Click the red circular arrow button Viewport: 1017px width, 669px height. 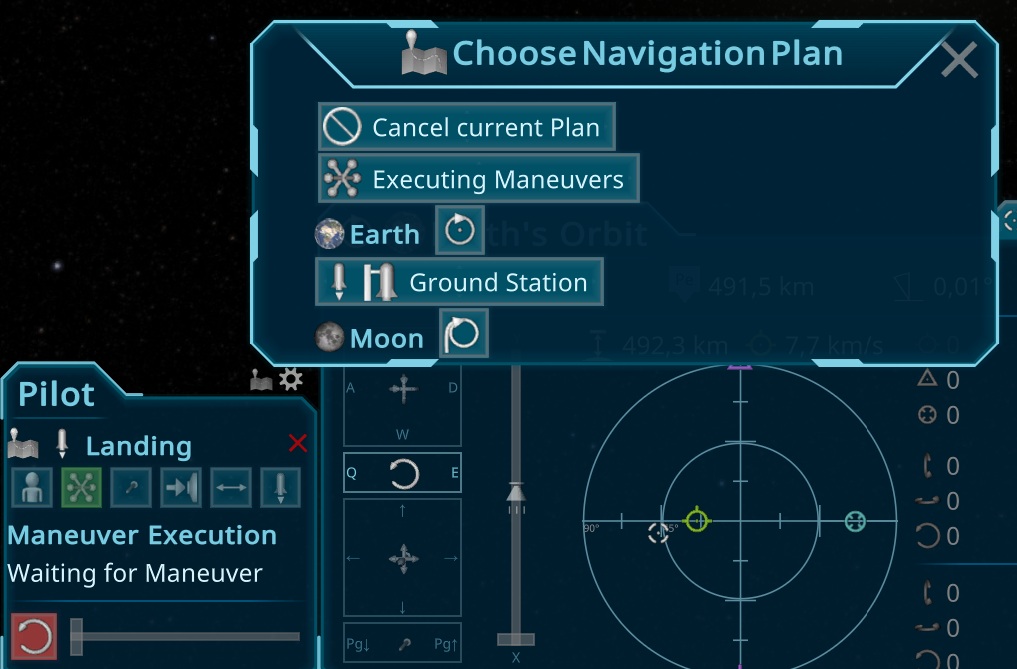[34, 636]
